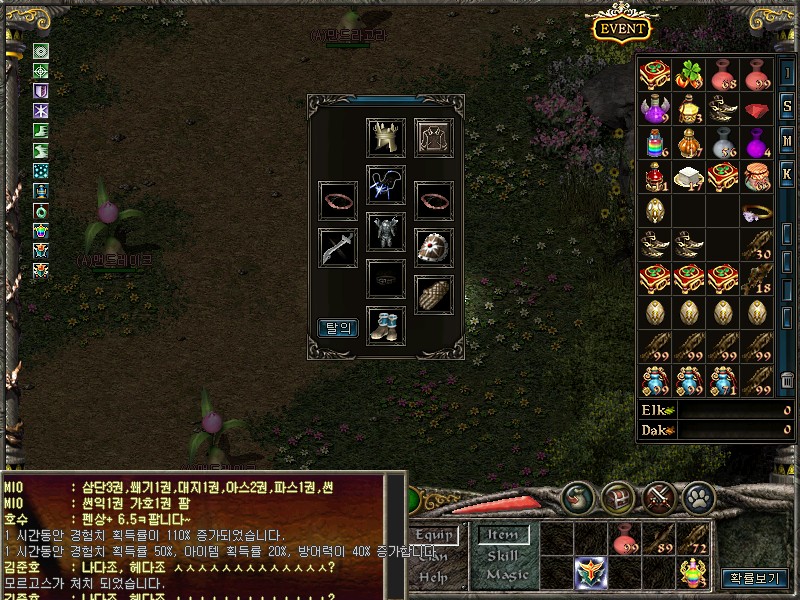Screen dimensions: 800x600
Task: Click the 확률보기 button
Action: (755, 577)
